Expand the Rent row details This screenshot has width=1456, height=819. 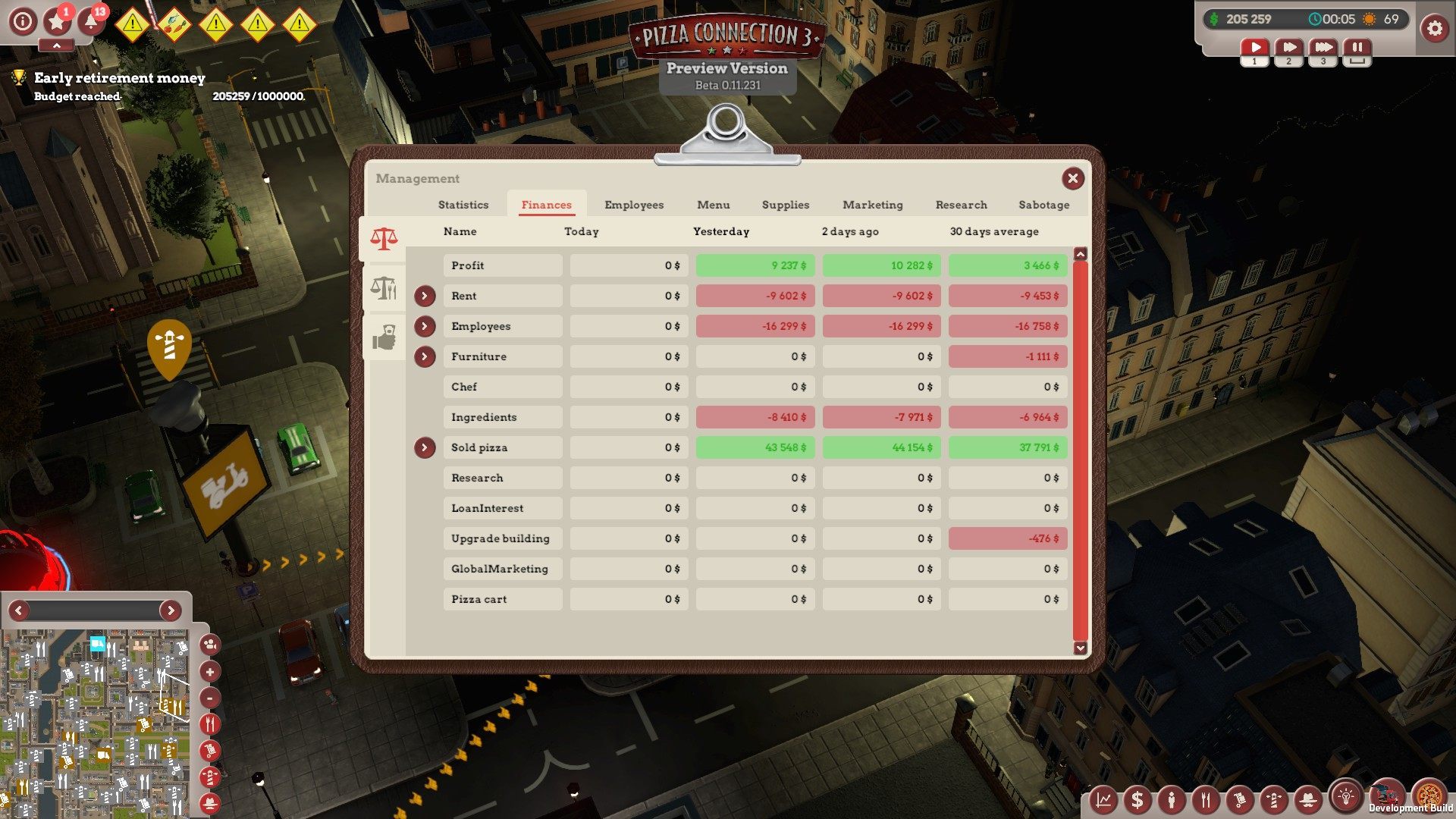click(425, 296)
